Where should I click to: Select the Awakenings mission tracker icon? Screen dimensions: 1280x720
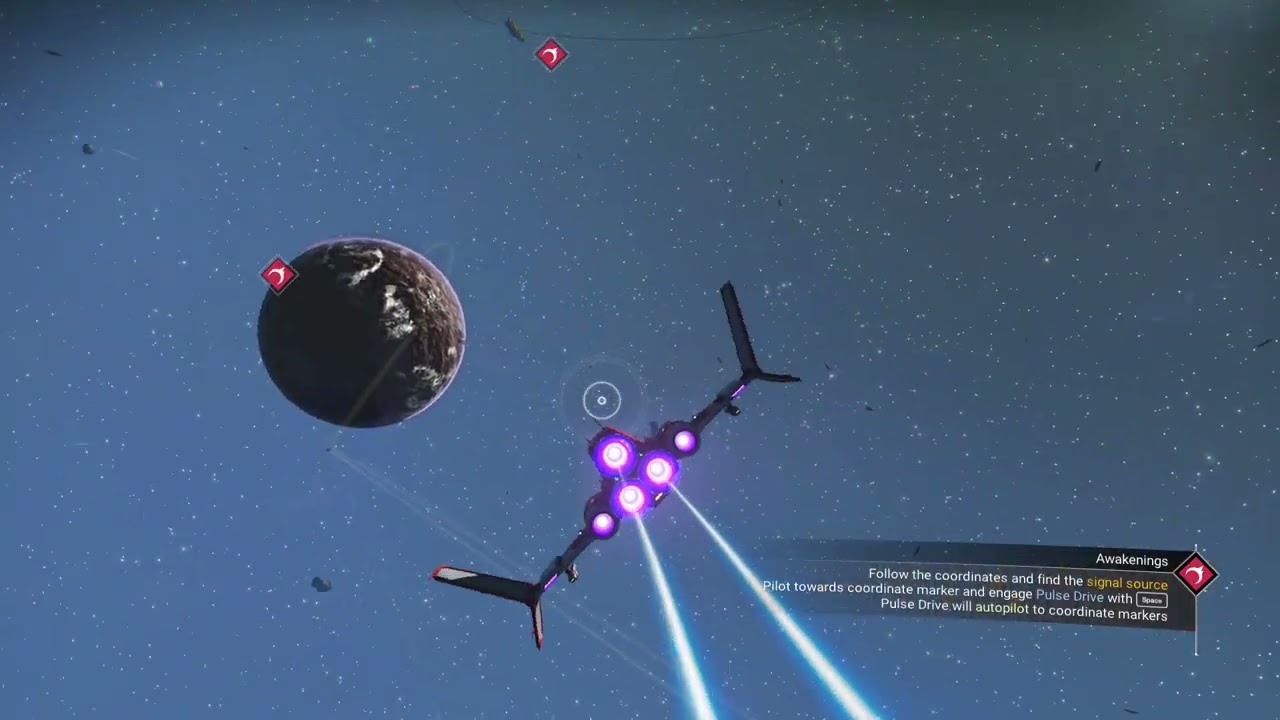(x=1195, y=574)
